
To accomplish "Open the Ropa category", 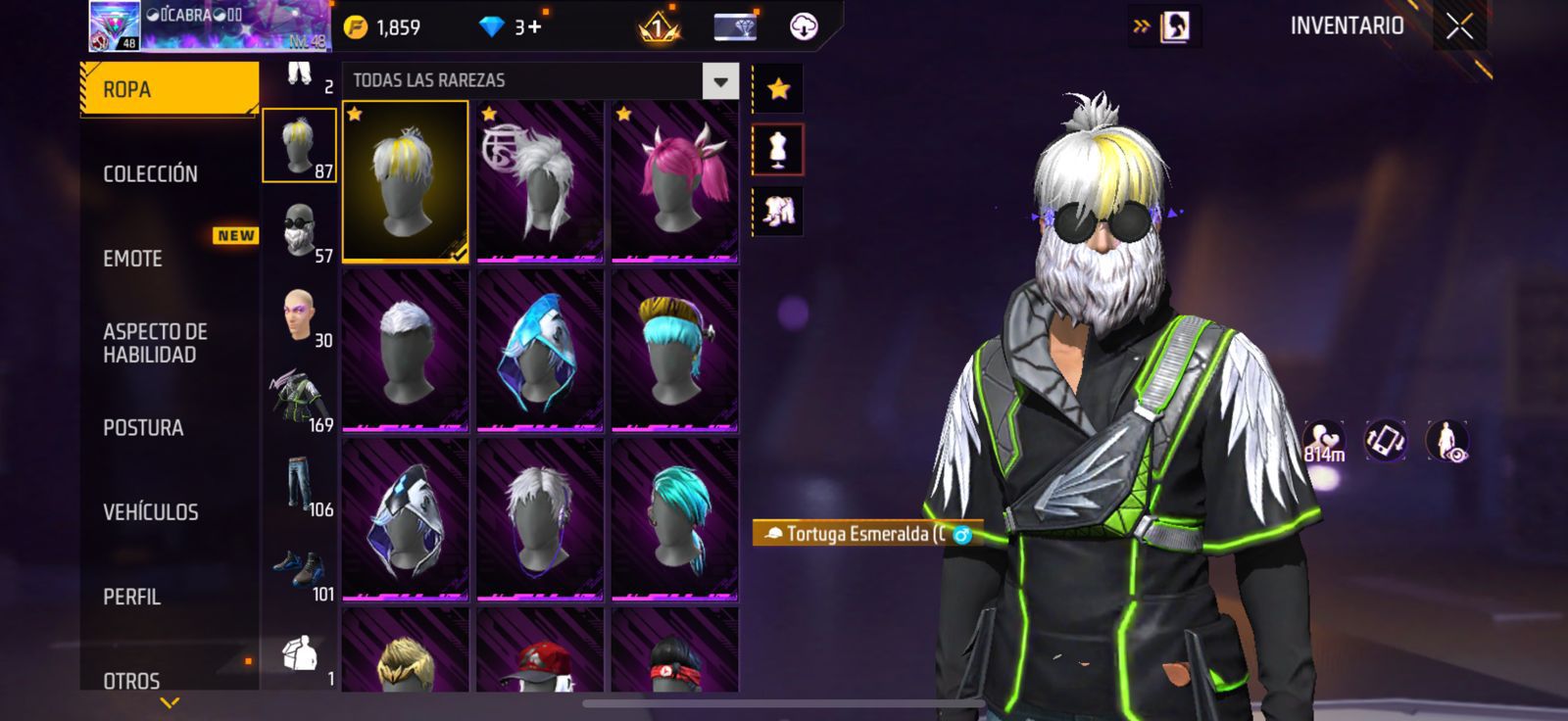I will (169, 89).
